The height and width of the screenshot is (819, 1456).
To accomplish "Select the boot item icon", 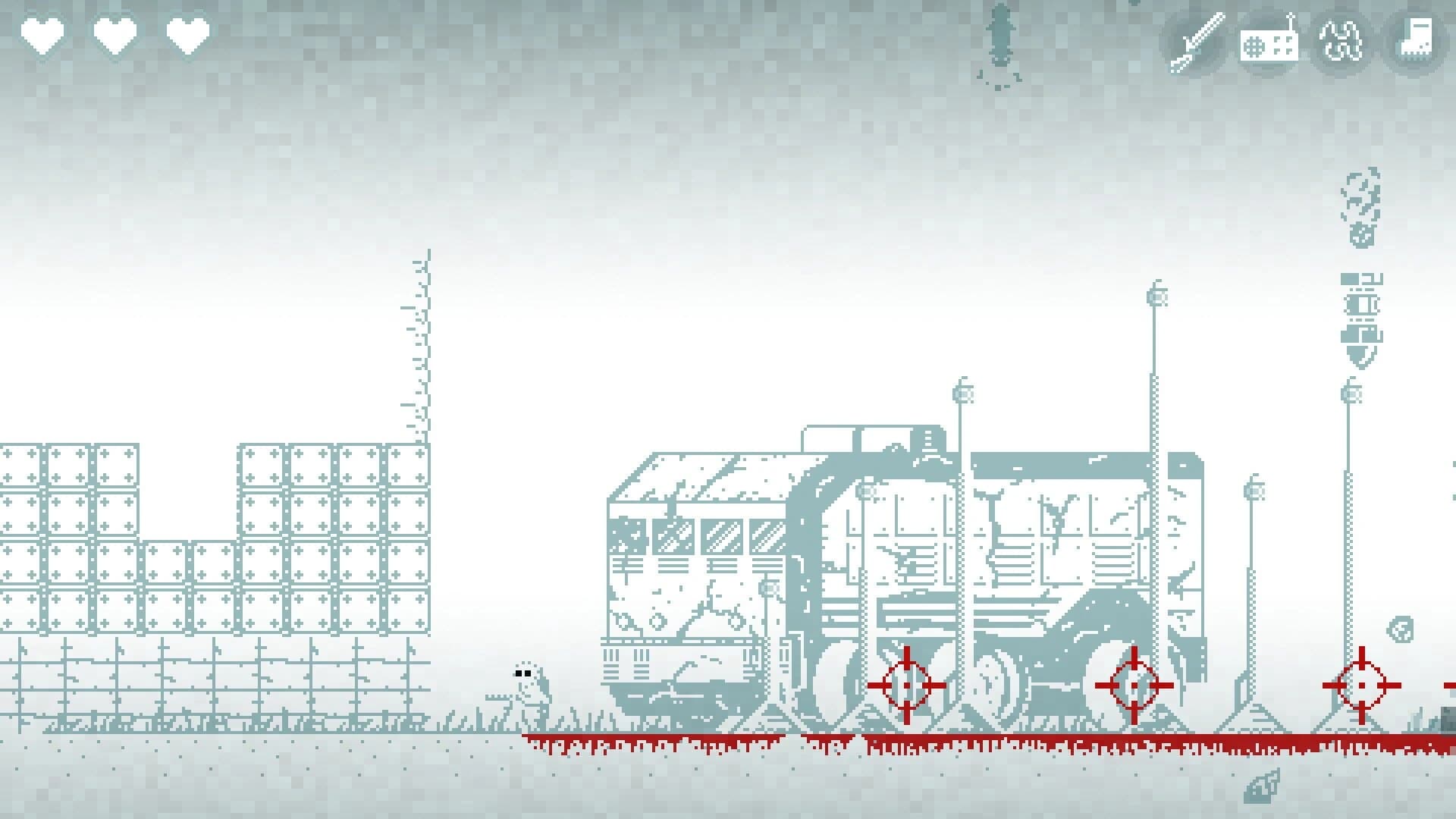I will click(1416, 42).
